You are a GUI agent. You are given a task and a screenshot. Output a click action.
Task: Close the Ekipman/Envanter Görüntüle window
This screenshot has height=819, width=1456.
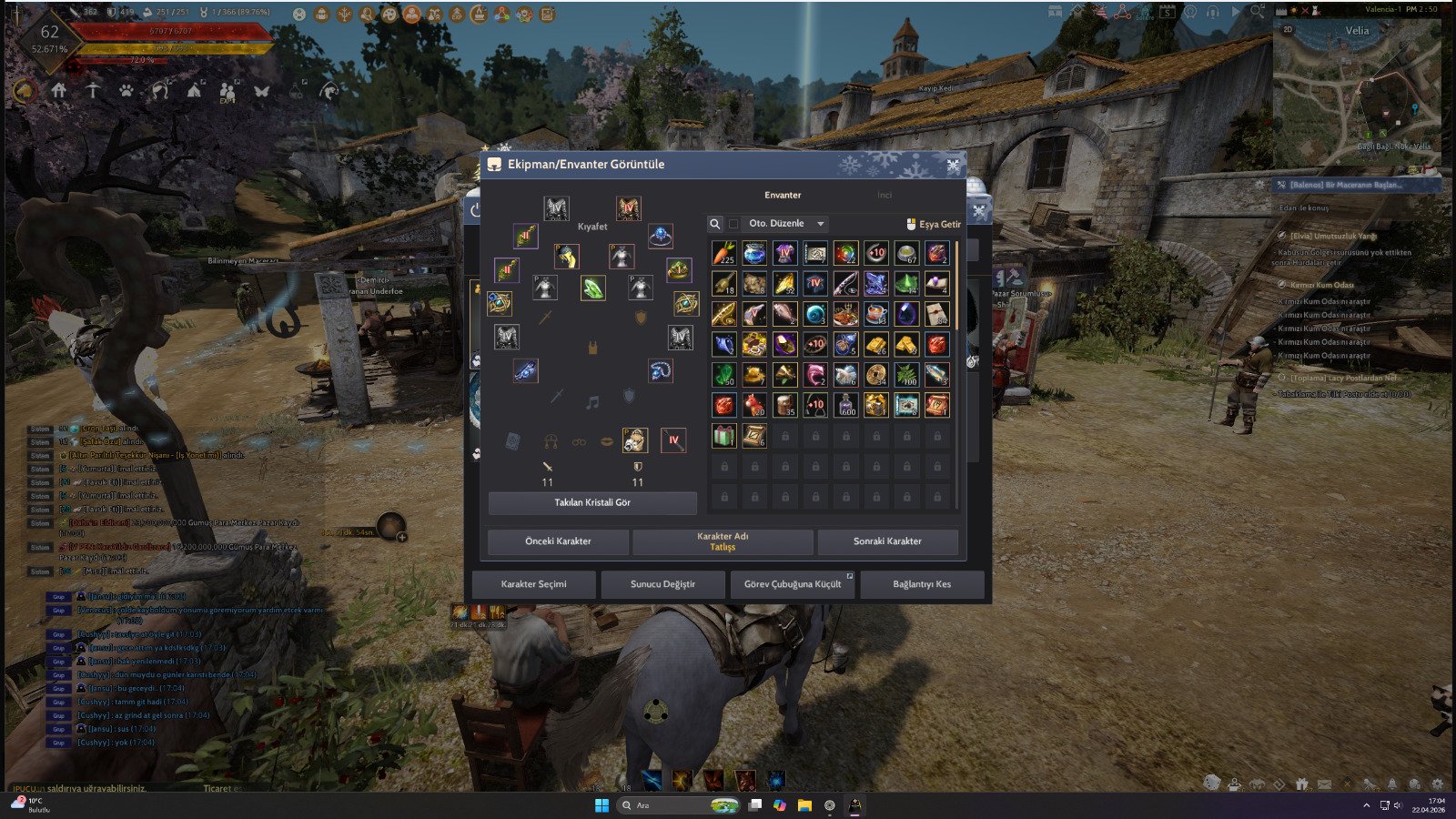(x=952, y=165)
